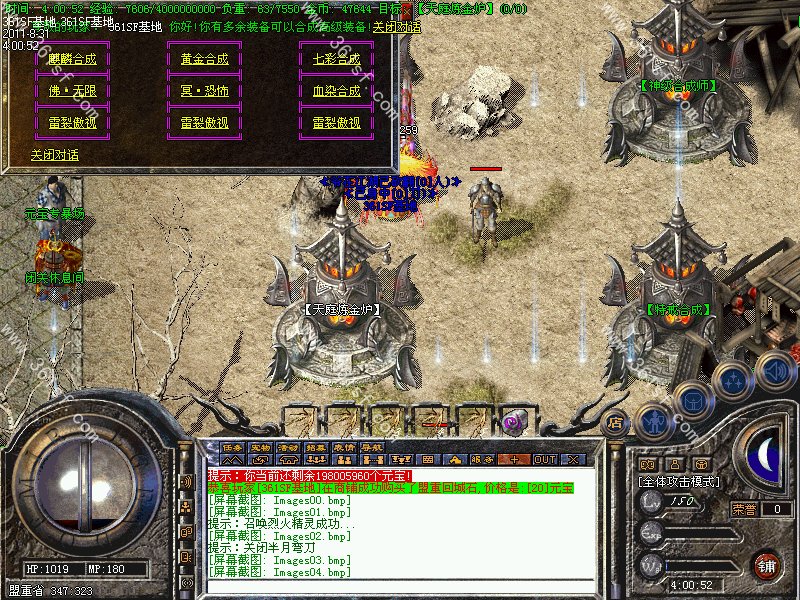
Task: Select 黄金合成 in the dialog
Action: (x=204, y=59)
